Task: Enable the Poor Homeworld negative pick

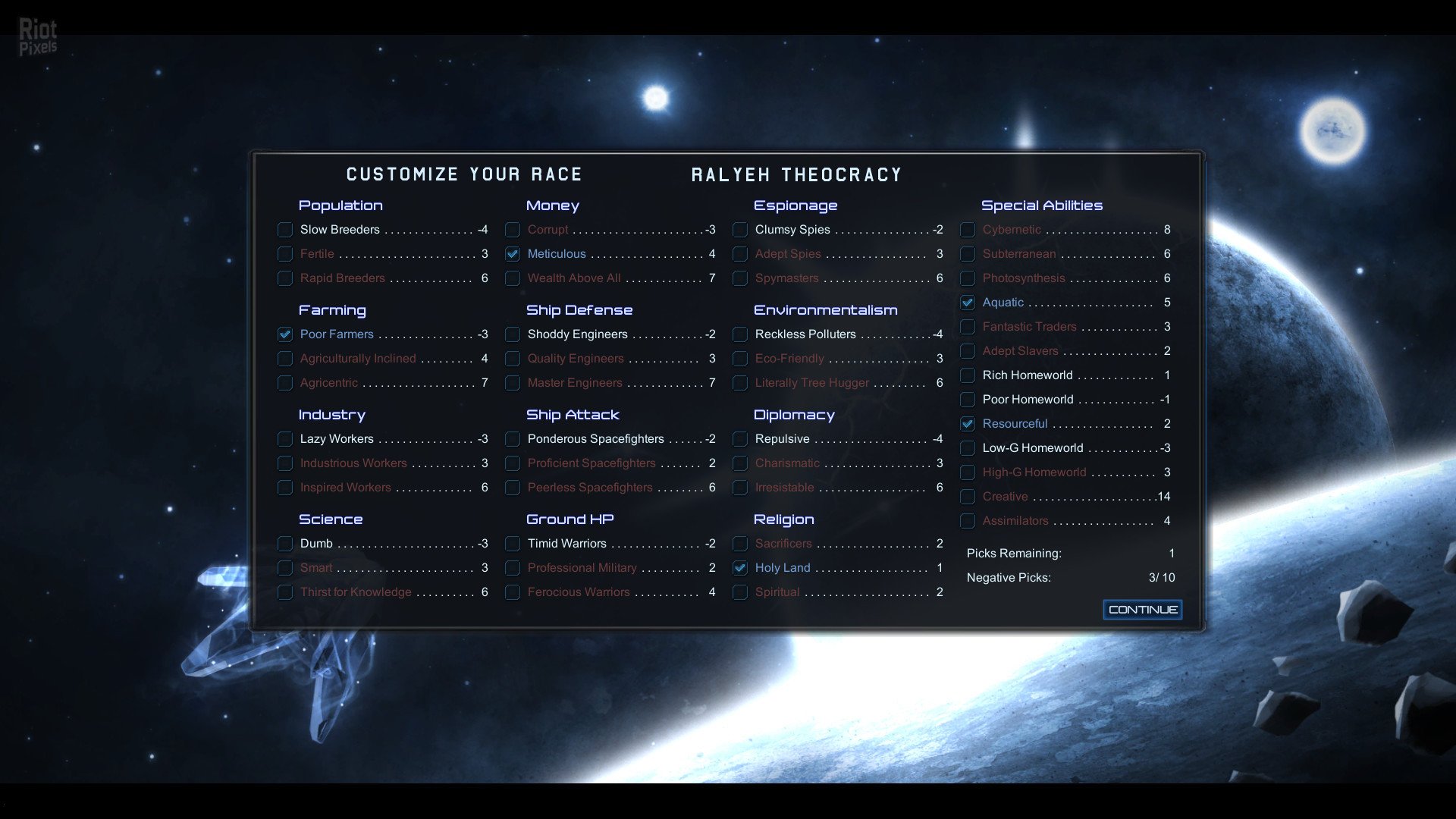Action: point(968,400)
